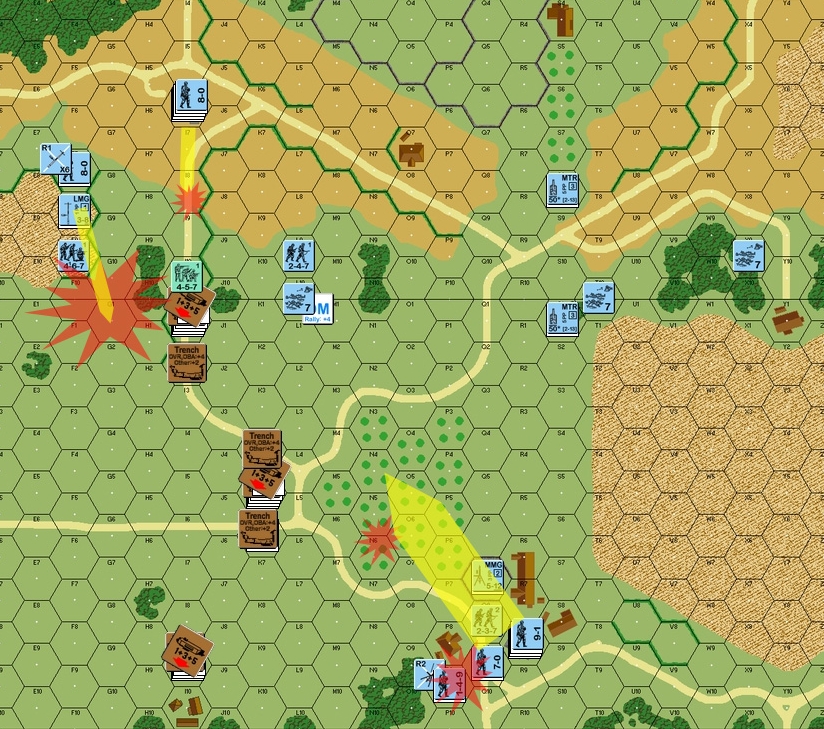Viewport: 824px width, 729px height.
Task: Select the 1-4-9 unit counter
Action: 449,682
